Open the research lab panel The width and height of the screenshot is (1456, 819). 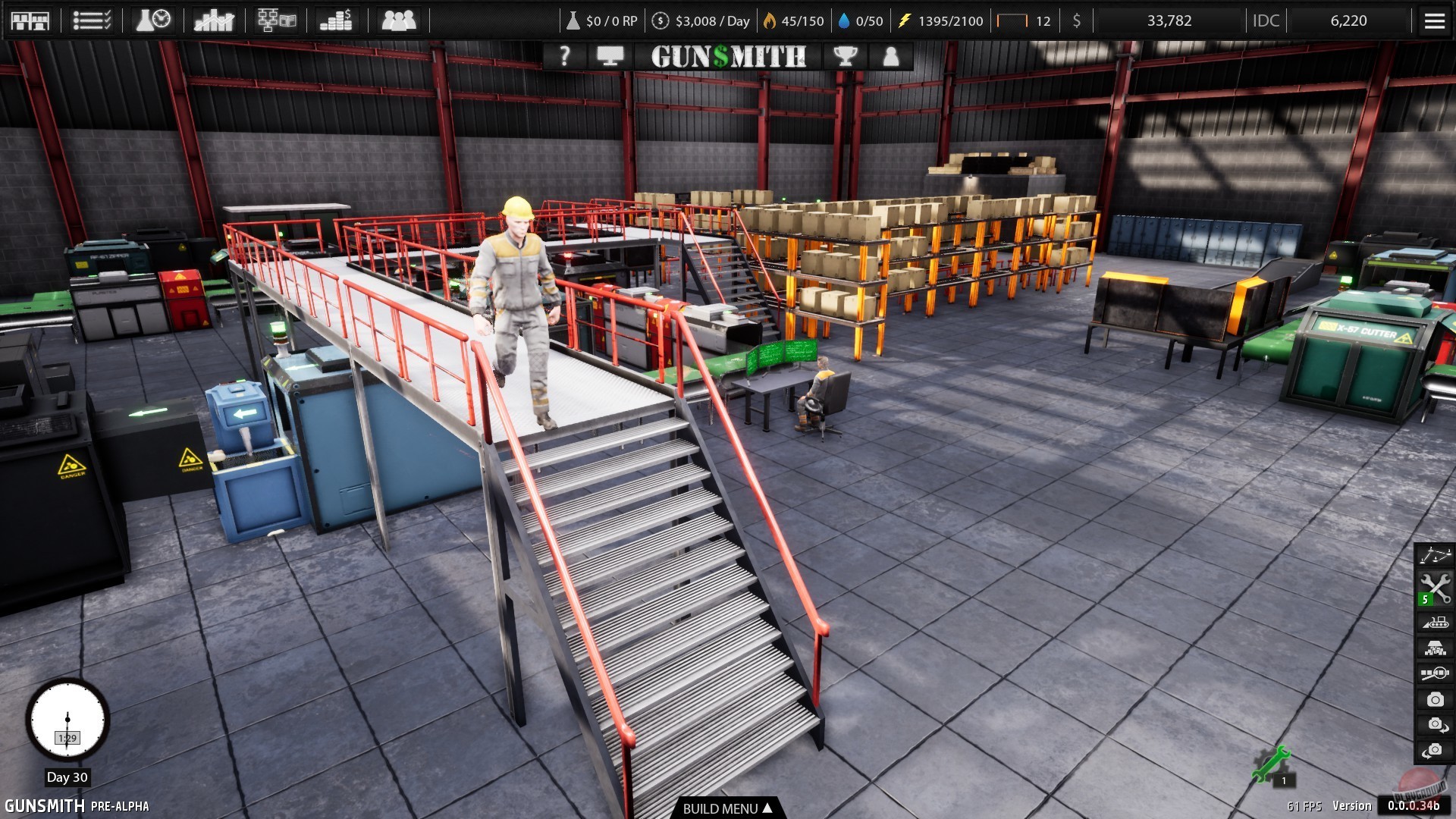(151, 20)
